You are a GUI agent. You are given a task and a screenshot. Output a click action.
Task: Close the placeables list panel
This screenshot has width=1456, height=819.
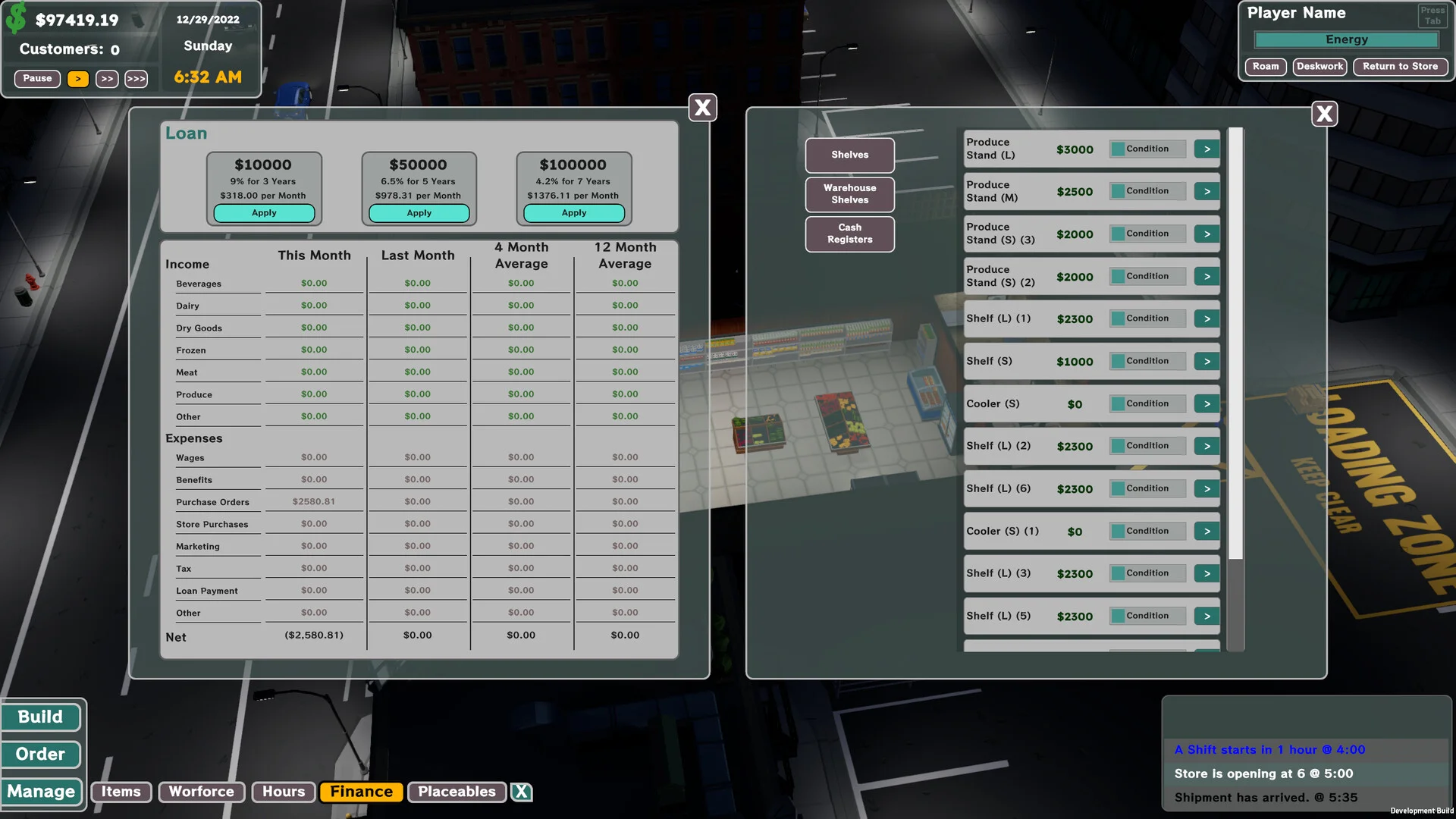coord(1324,114)
